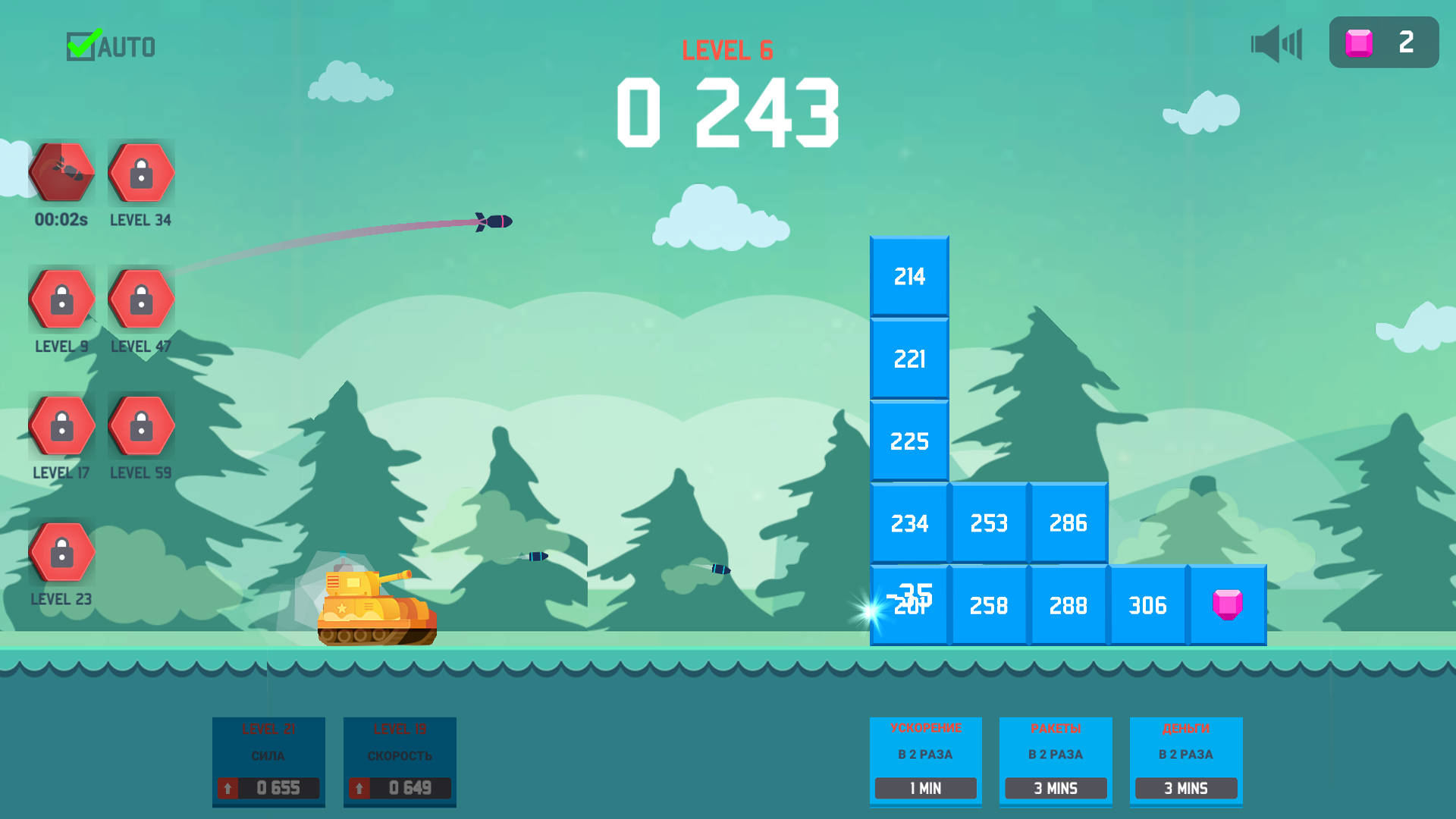
Task: Select the LEVEL 47 locked hexagon
Action: pos(141,299)
